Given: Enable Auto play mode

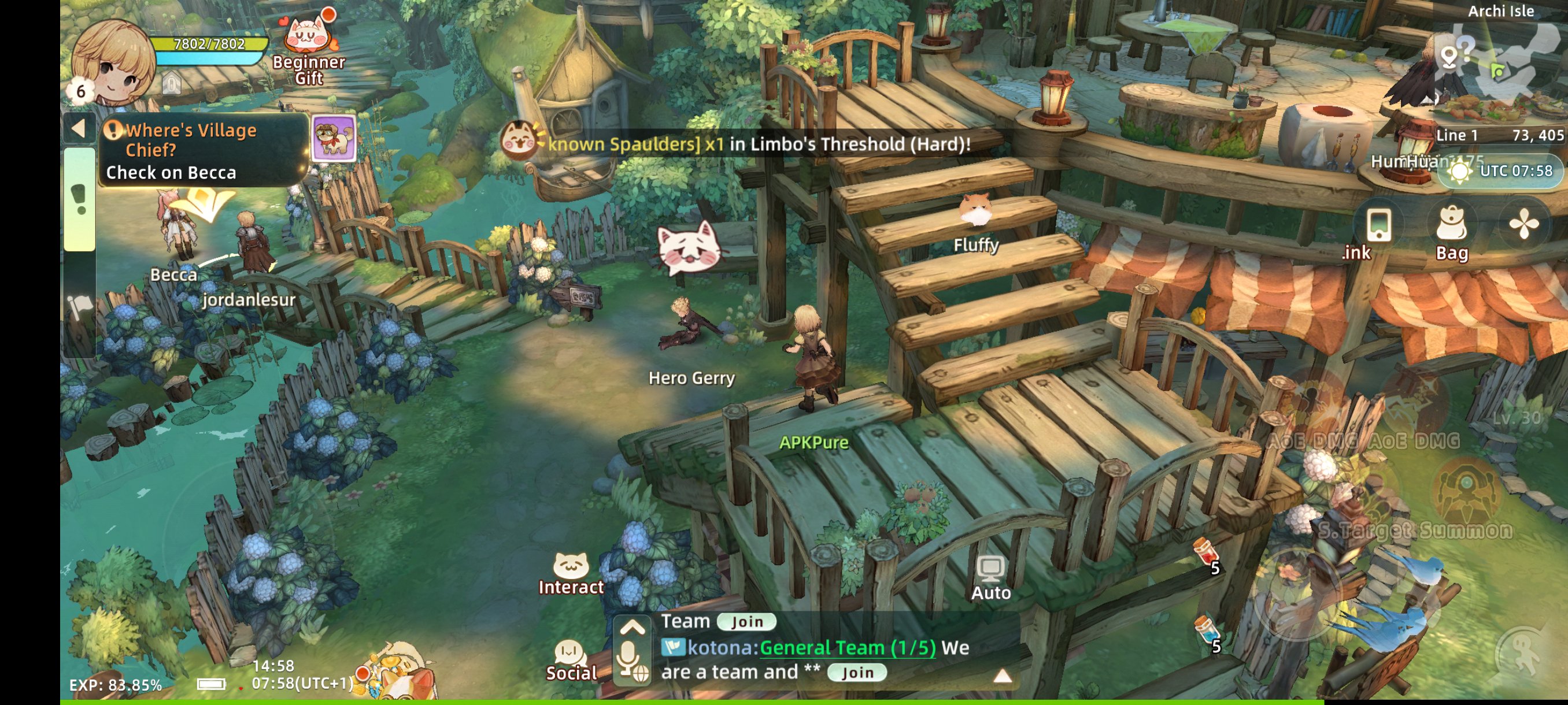Looking at the screenshot, I should (991, 569).
